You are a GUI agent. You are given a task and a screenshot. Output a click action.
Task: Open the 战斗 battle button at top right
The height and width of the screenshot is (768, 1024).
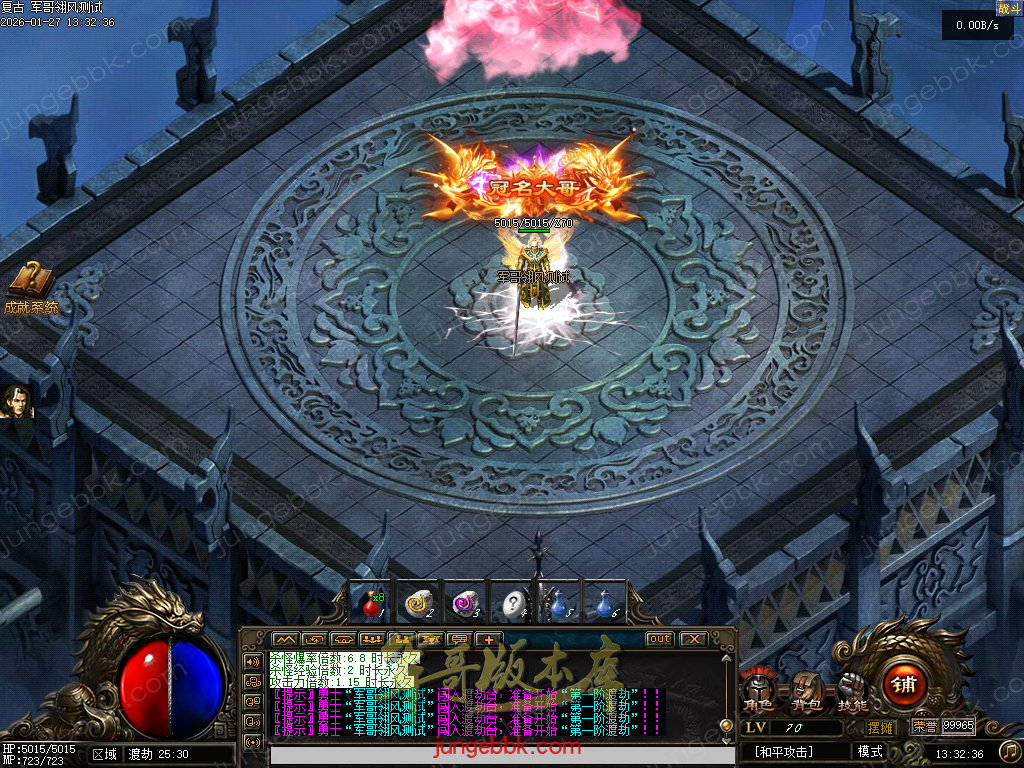point(1009,8)
